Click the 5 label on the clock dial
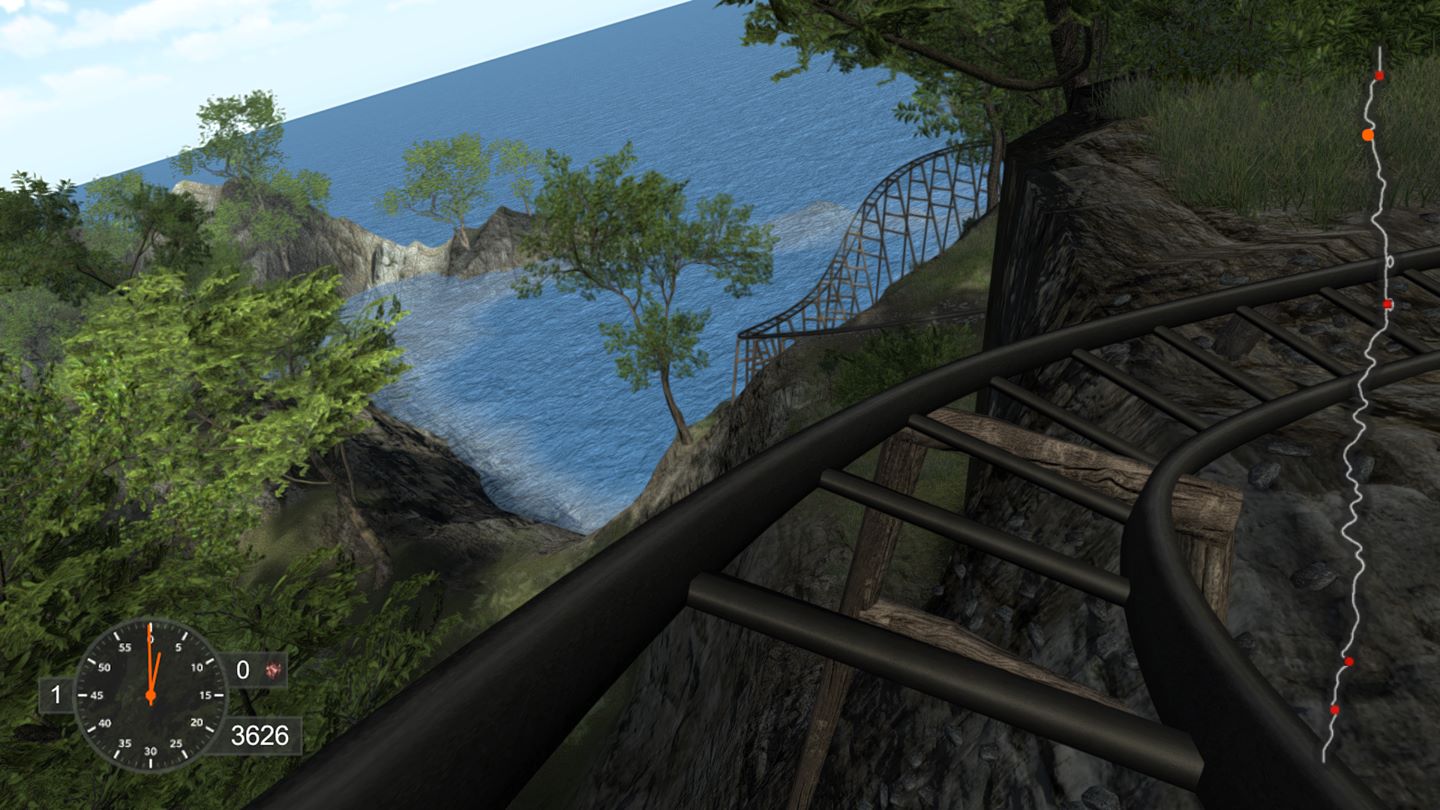The image size is (1440, 810). pos(179,647)
